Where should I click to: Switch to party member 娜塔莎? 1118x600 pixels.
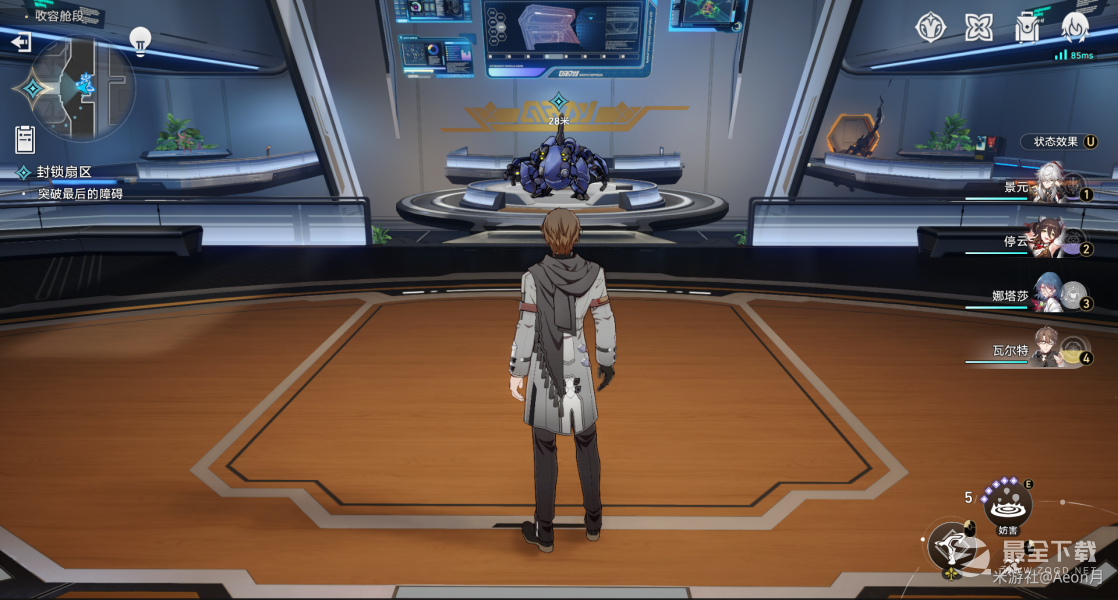tap(1050, 298)
